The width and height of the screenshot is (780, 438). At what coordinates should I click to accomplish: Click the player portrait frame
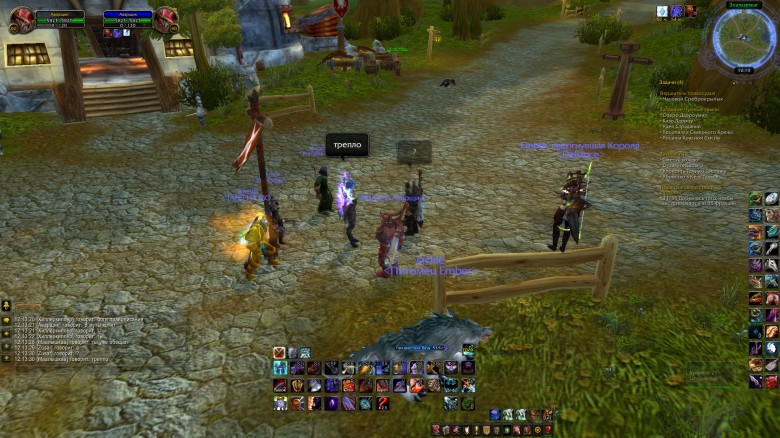[x=21, y=20]
